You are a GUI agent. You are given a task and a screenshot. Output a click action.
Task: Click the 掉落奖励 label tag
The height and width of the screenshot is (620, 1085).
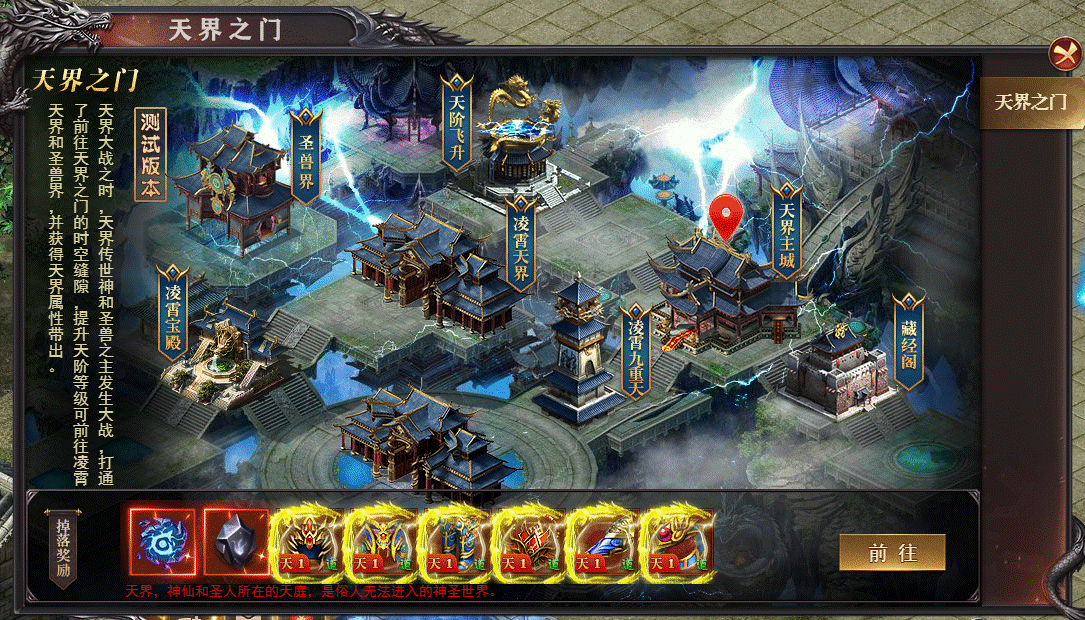click(61, 546)
